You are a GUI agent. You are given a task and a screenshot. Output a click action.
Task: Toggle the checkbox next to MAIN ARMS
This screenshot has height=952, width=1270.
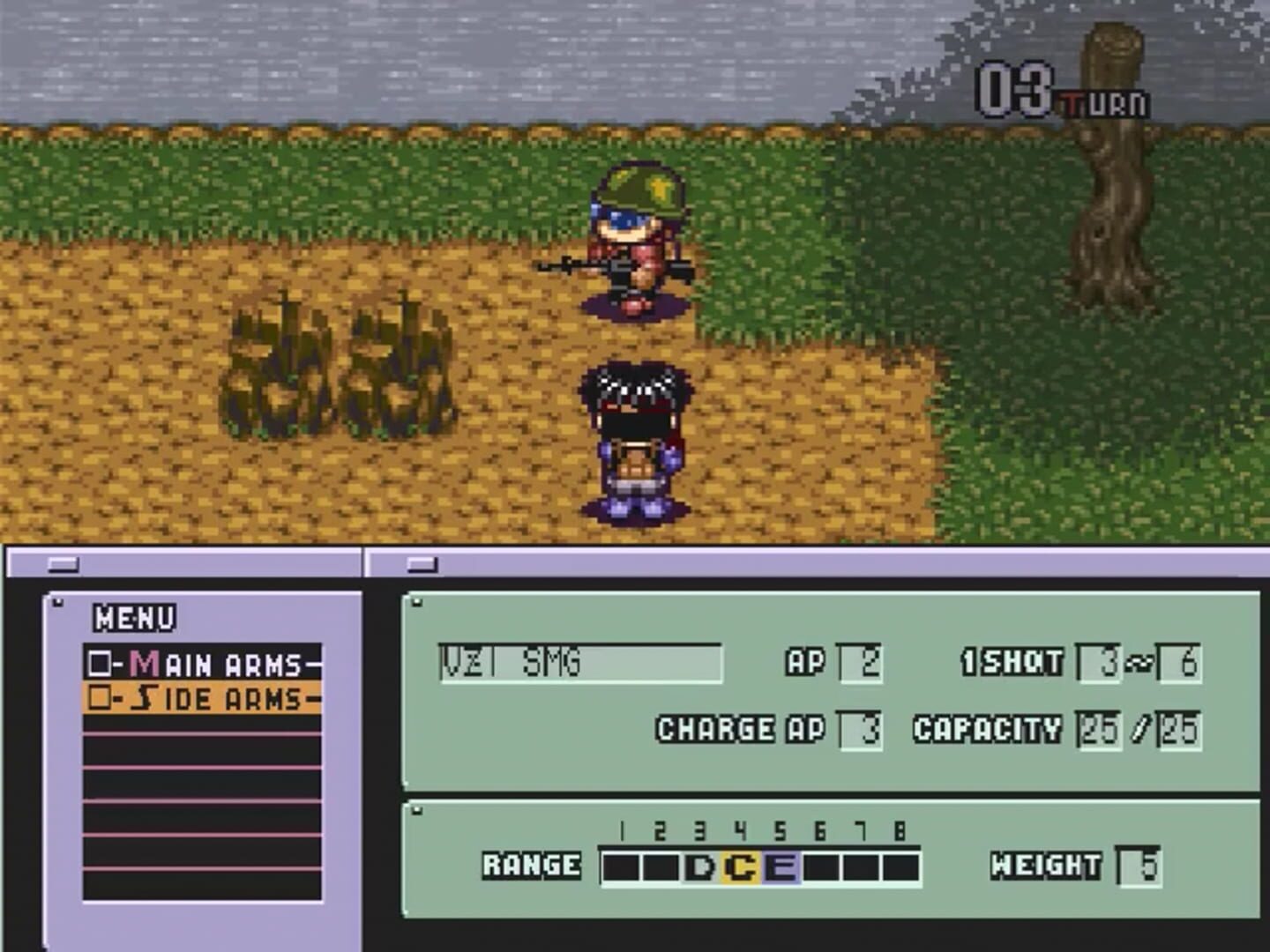(x=100, y=663)
